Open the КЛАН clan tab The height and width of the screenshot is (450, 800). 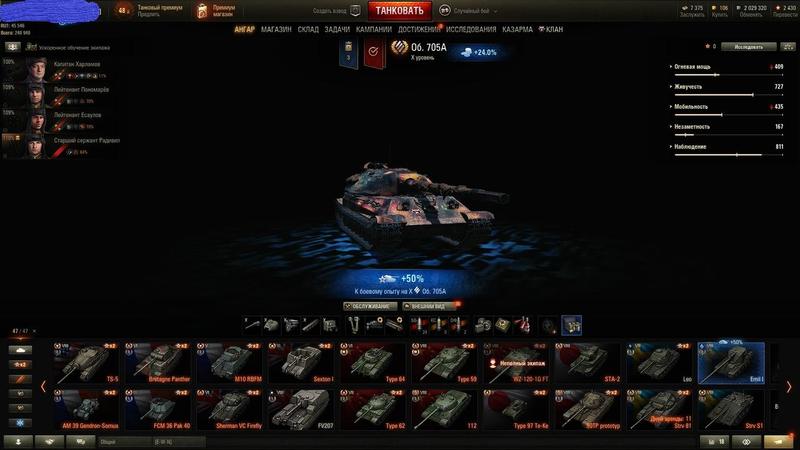pos(551,29)
